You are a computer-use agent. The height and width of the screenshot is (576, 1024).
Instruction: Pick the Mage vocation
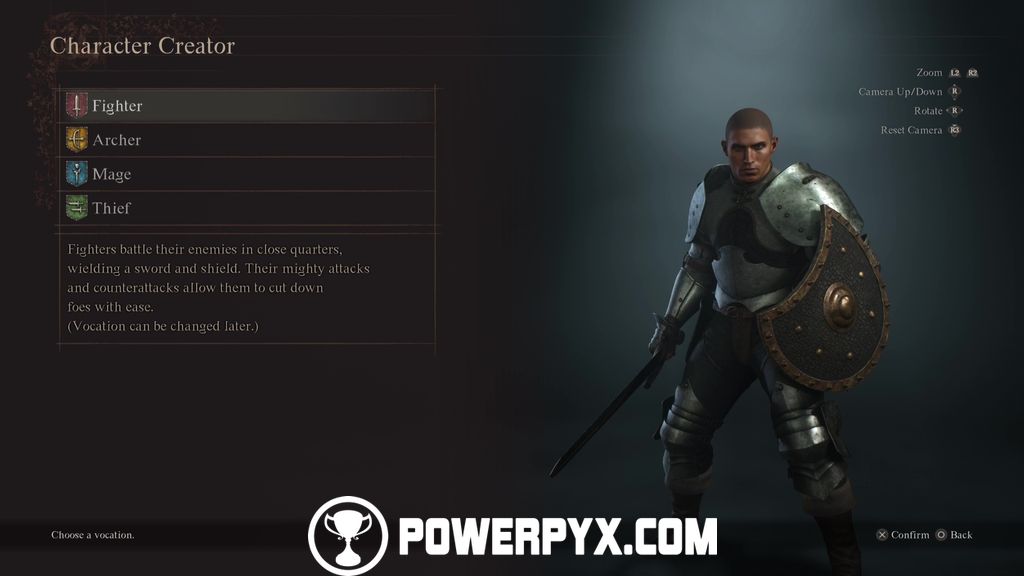click(x=111, y=174)
